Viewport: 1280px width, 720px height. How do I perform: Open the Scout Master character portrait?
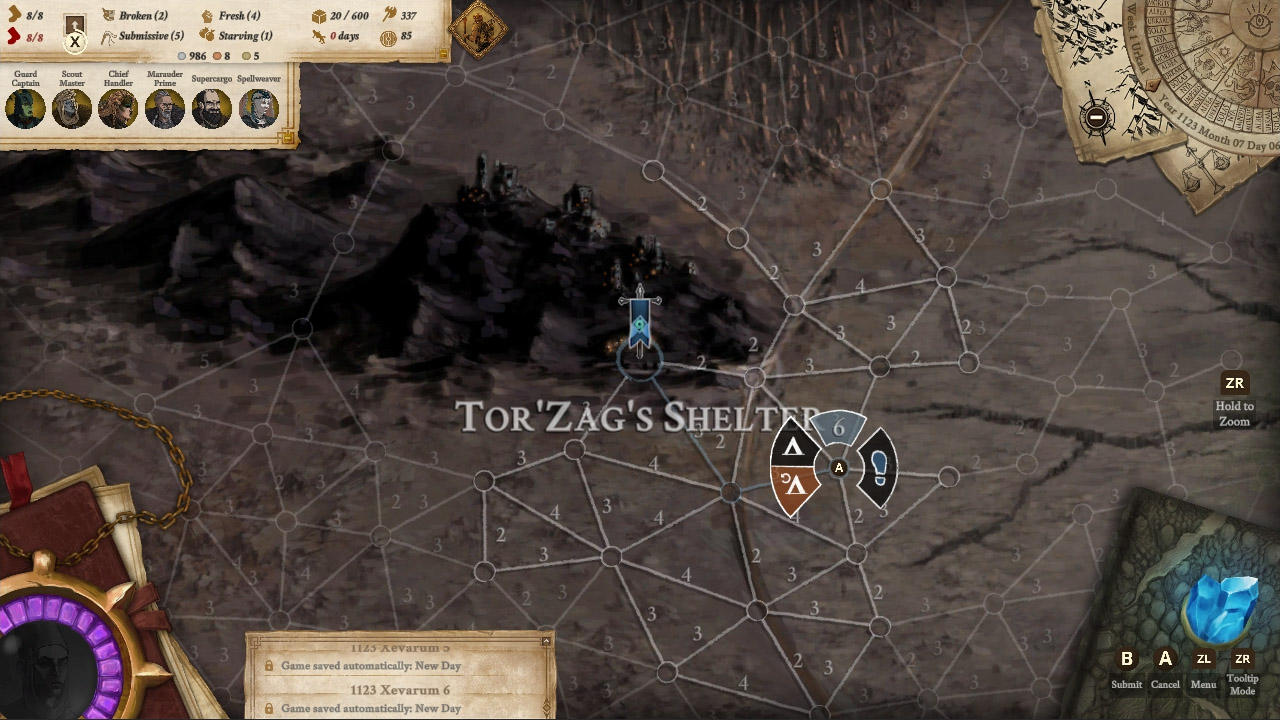pyautogui.click(x=71, y=107)
